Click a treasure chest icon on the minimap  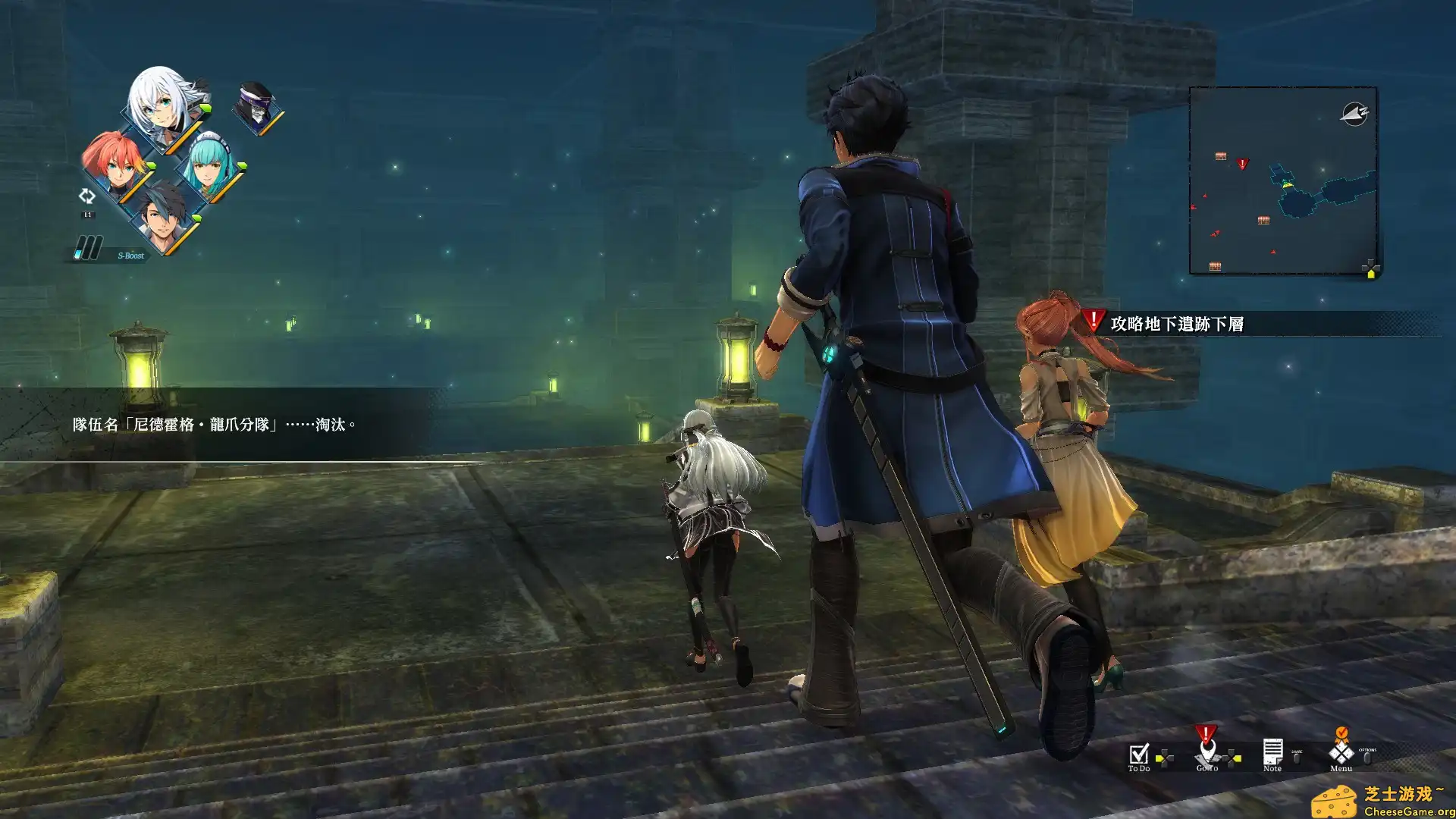pos(1221,155)
